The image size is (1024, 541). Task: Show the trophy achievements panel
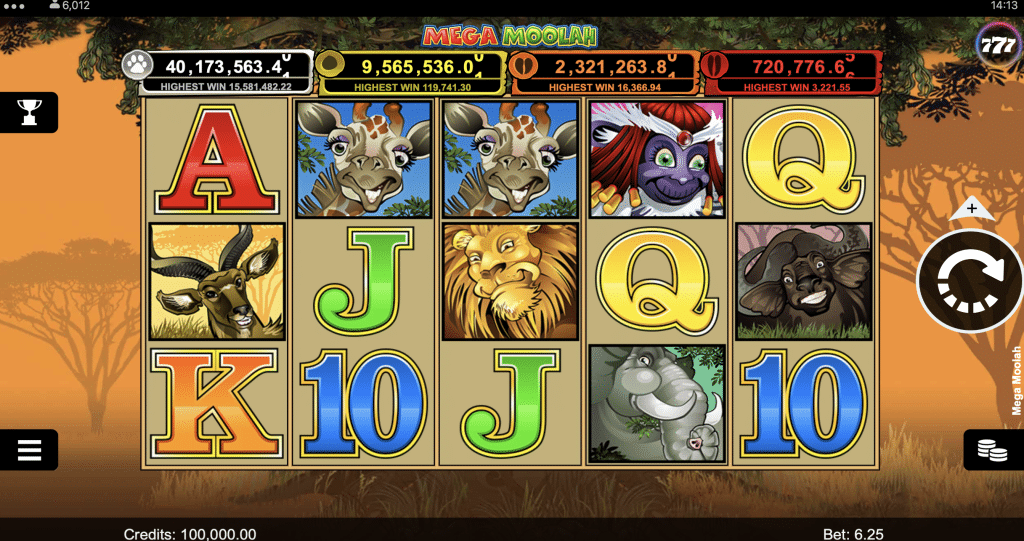pos(29,112)
